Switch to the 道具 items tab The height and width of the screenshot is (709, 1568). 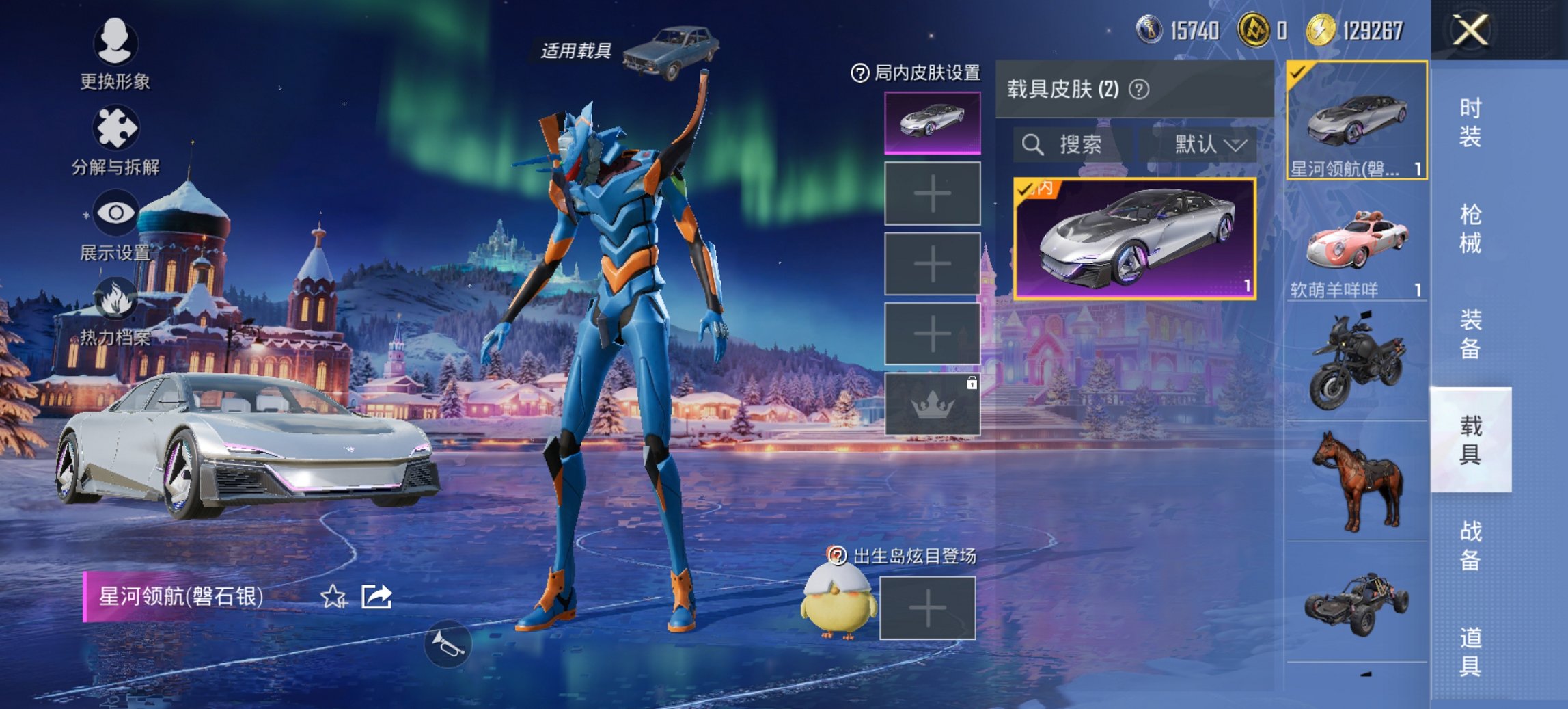point(1470,651)
